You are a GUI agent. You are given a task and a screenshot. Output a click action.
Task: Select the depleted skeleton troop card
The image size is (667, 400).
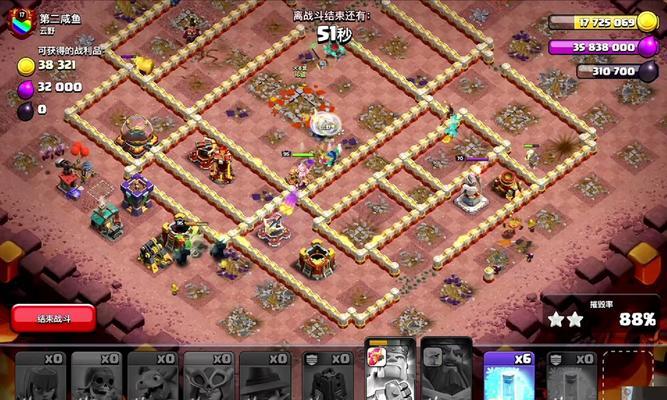pos(97,376)
